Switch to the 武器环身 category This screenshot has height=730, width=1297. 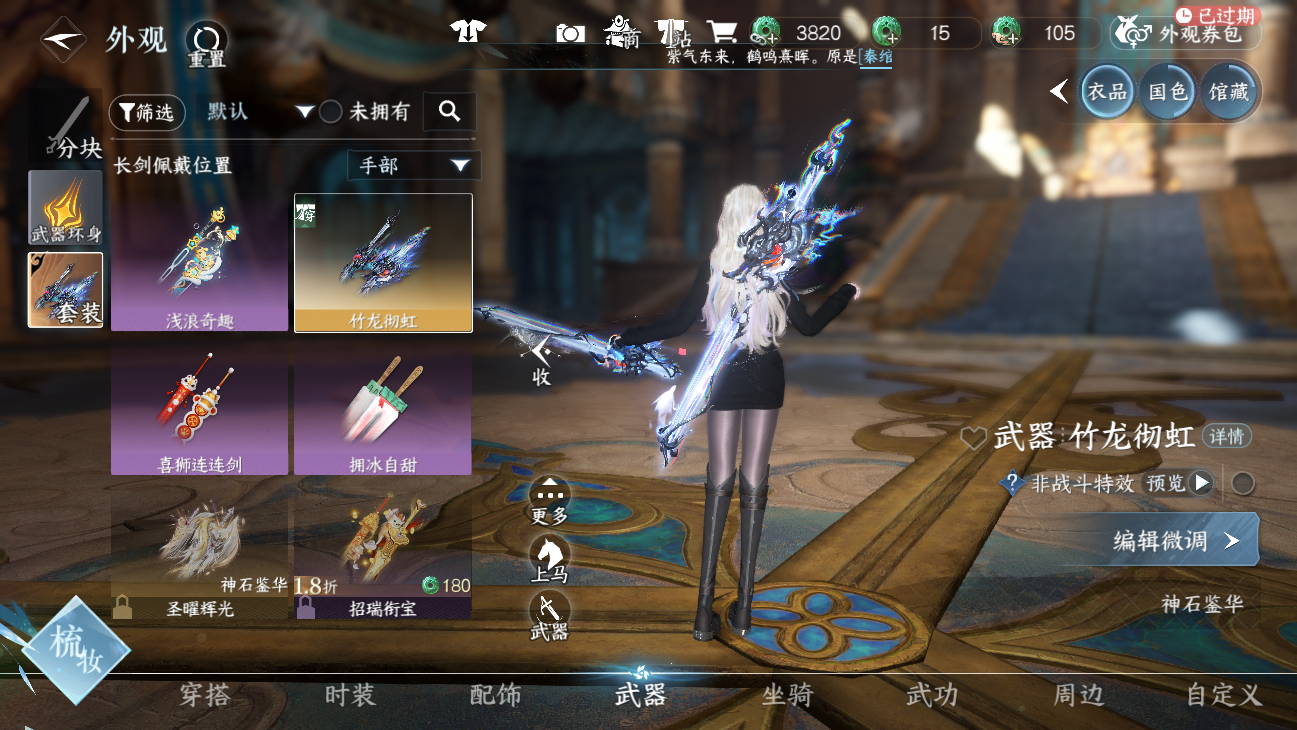click(x=65, y=207)
